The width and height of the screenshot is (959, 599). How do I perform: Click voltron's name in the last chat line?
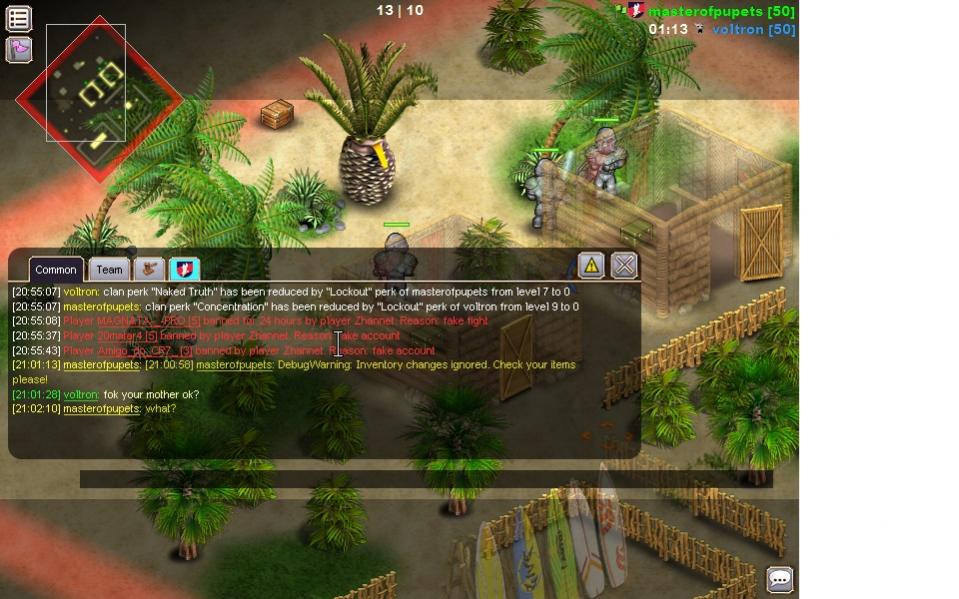coord(81,395)
